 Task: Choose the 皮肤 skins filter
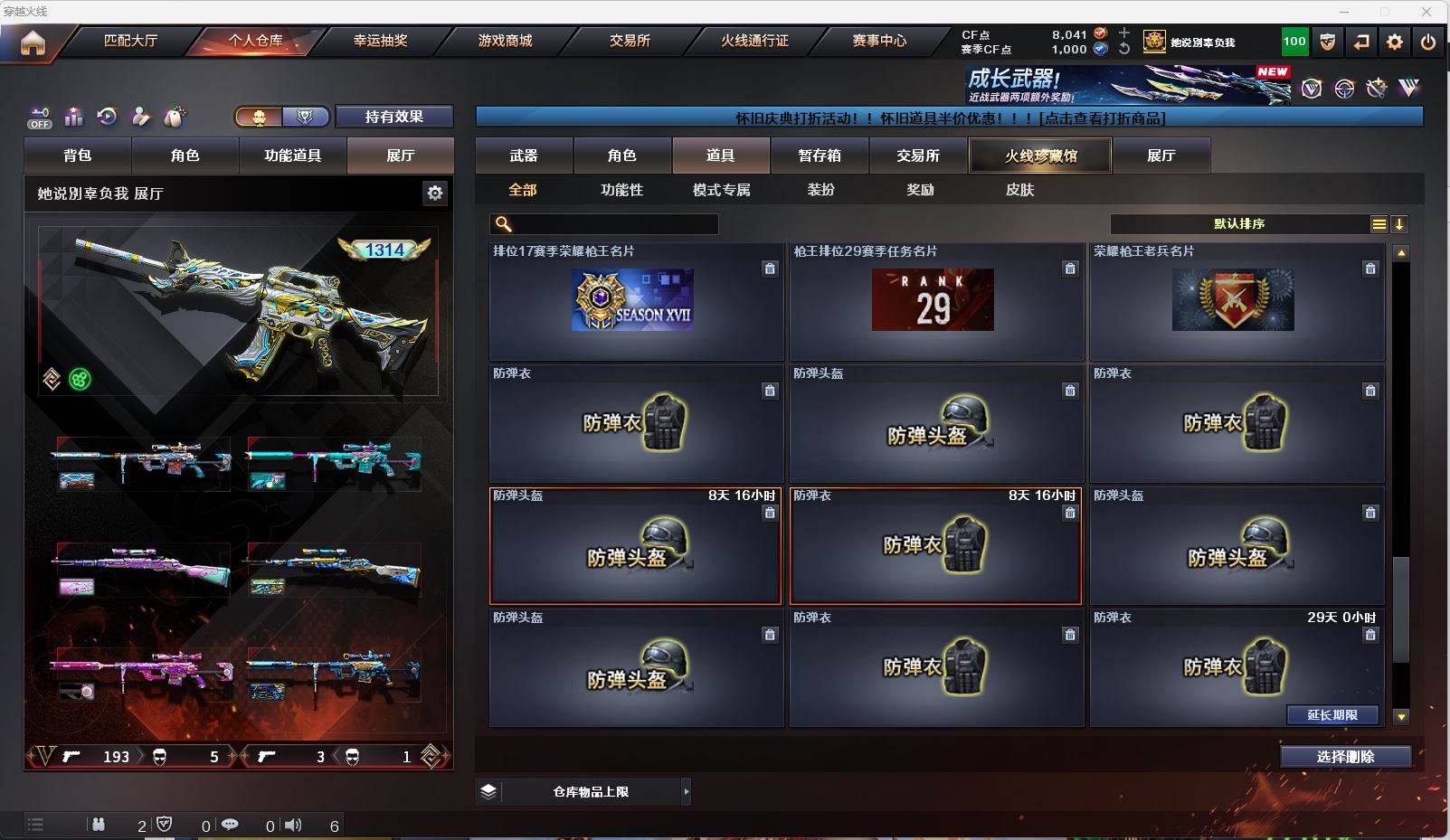tap(1019, 190)
